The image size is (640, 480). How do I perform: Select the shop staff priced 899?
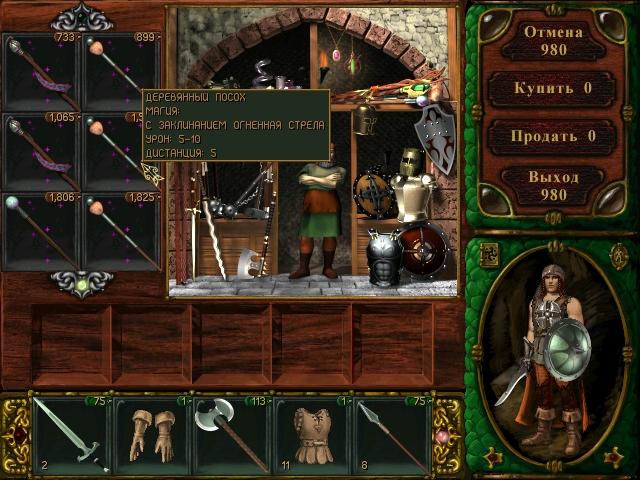click(x=122, y=72)
